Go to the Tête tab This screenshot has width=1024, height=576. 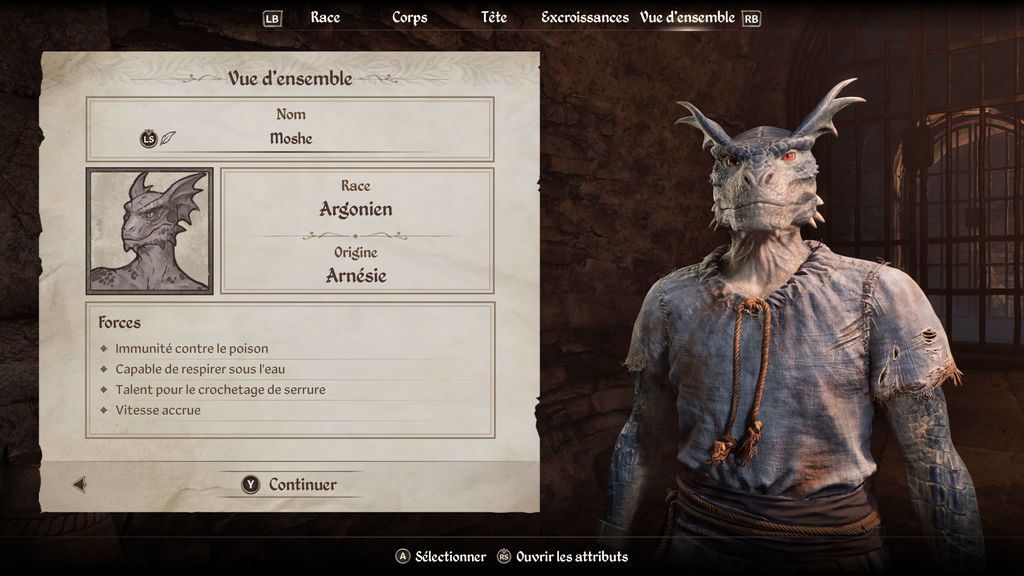[494, 17]
